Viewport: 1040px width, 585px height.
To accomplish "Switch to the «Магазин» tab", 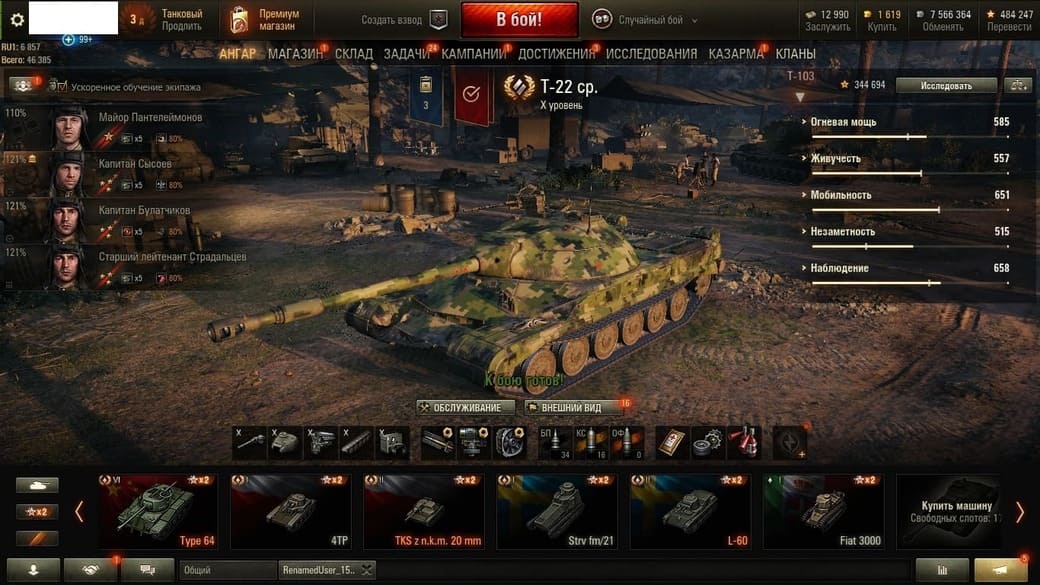I will tap(295, 54).
